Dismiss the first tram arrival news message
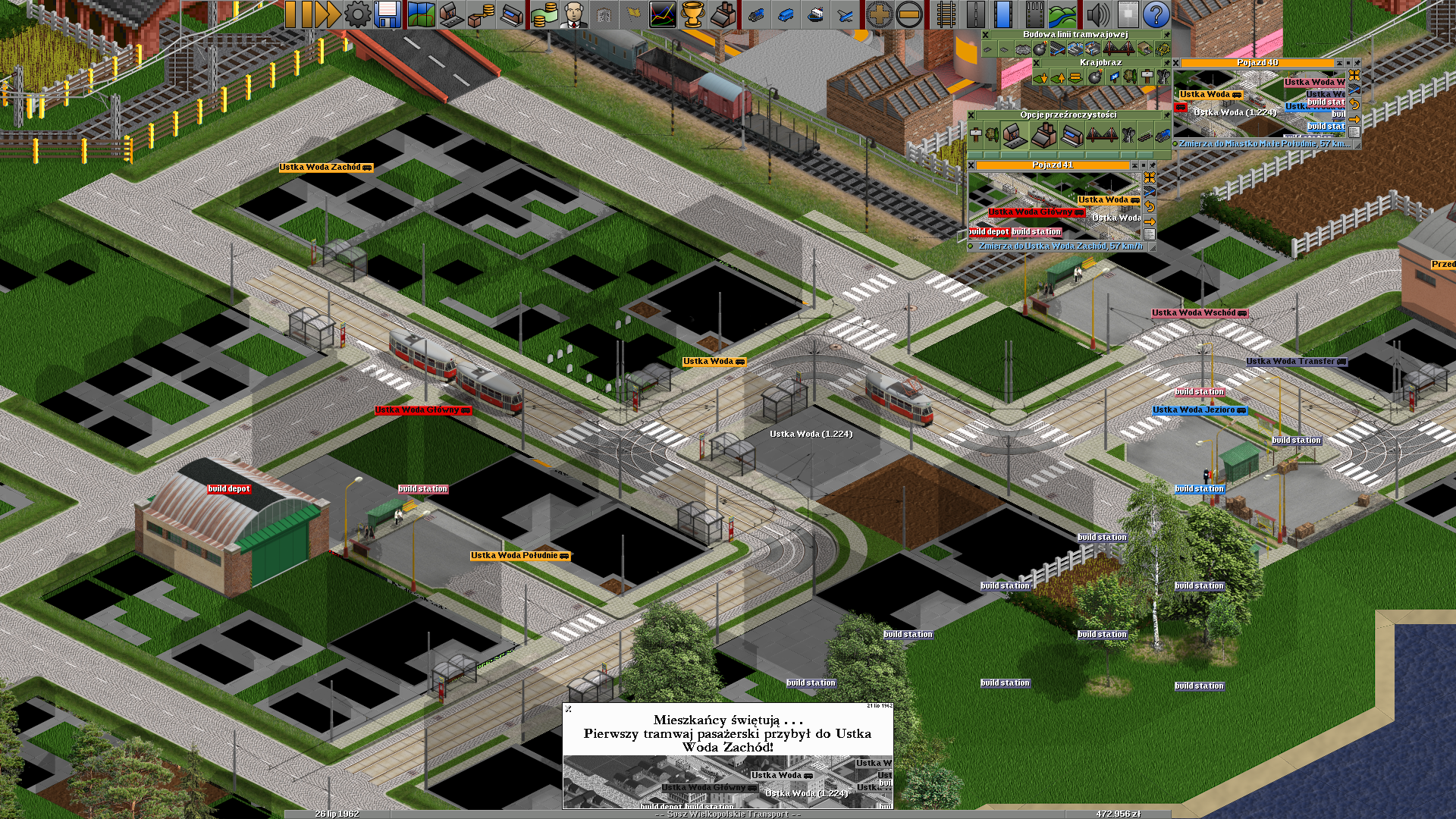Image resolution: width=1456 pixels, height=819 pixels. point(569,709)
